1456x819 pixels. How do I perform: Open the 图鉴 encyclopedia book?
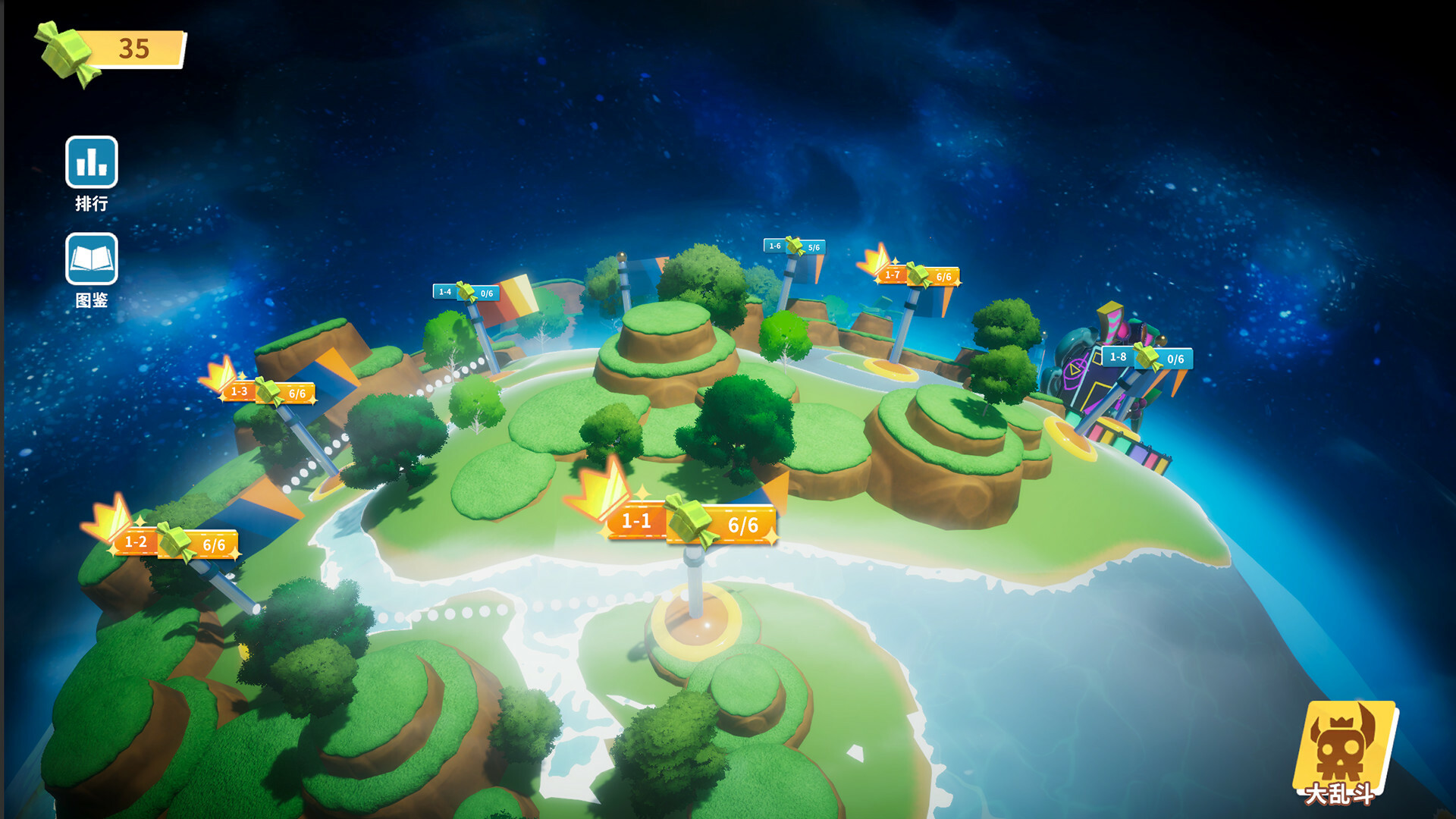(x=91, y=259)
